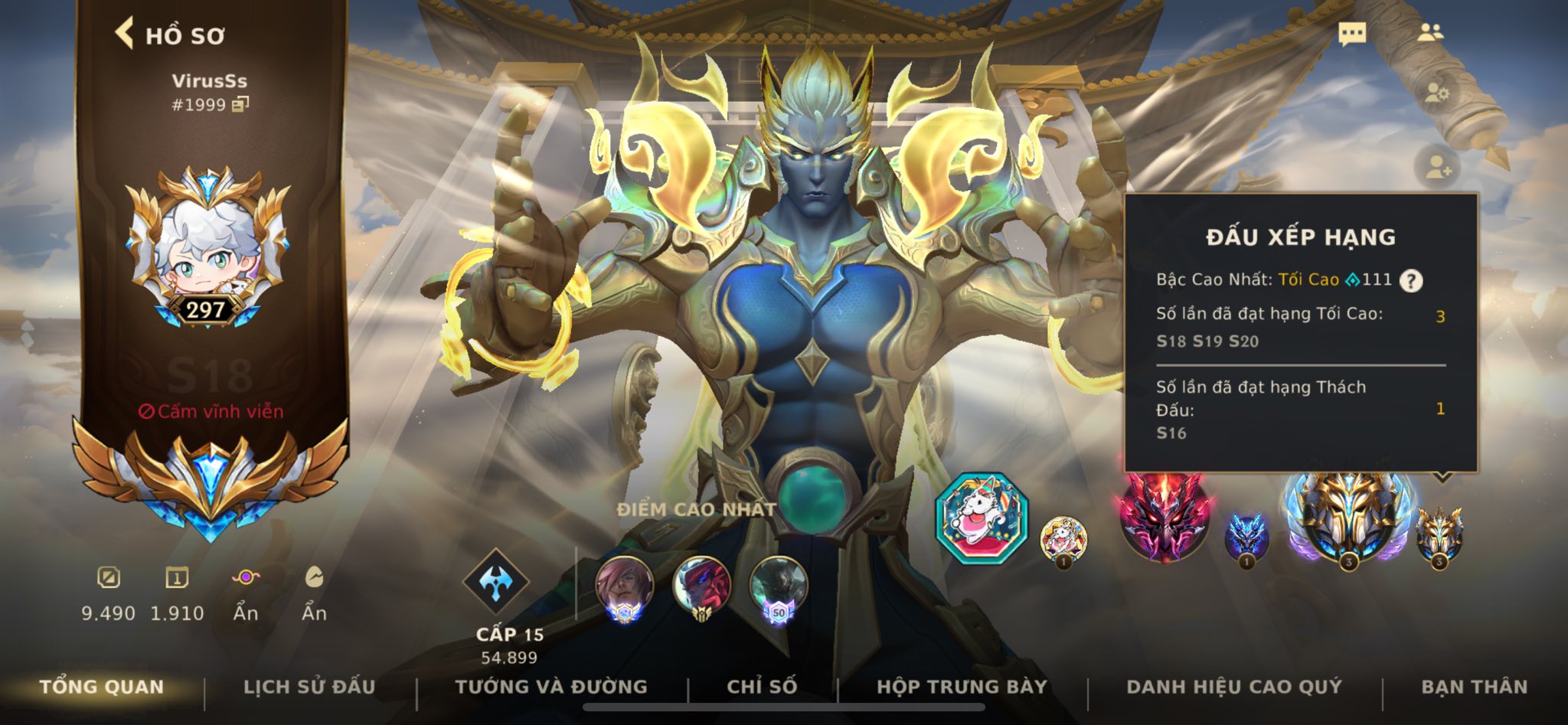Open the teal octagonal poro badge
This screenshot has height=725, width=1568.
coord(982,518)
